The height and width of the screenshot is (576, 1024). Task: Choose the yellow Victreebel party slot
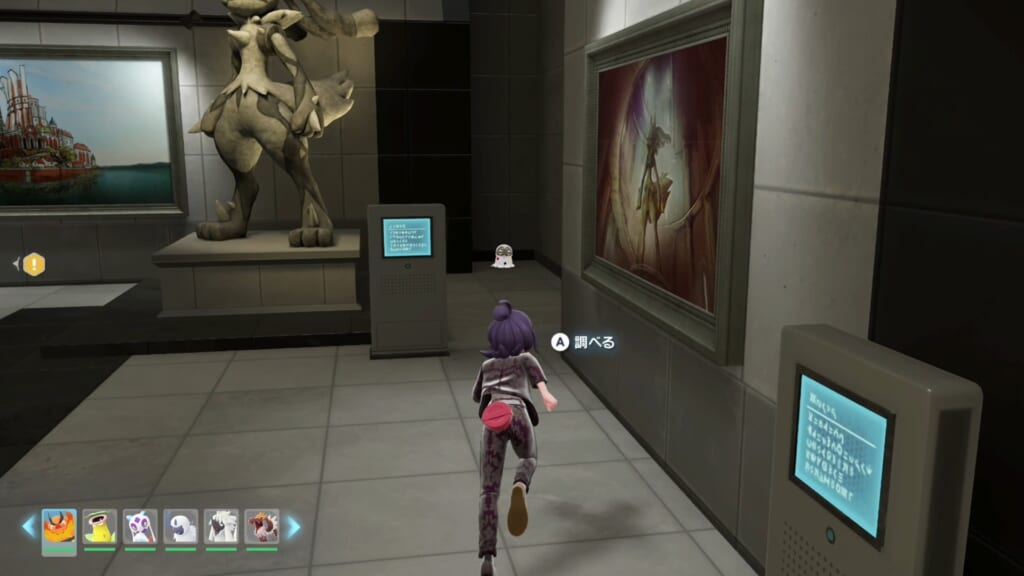(100, 526)
